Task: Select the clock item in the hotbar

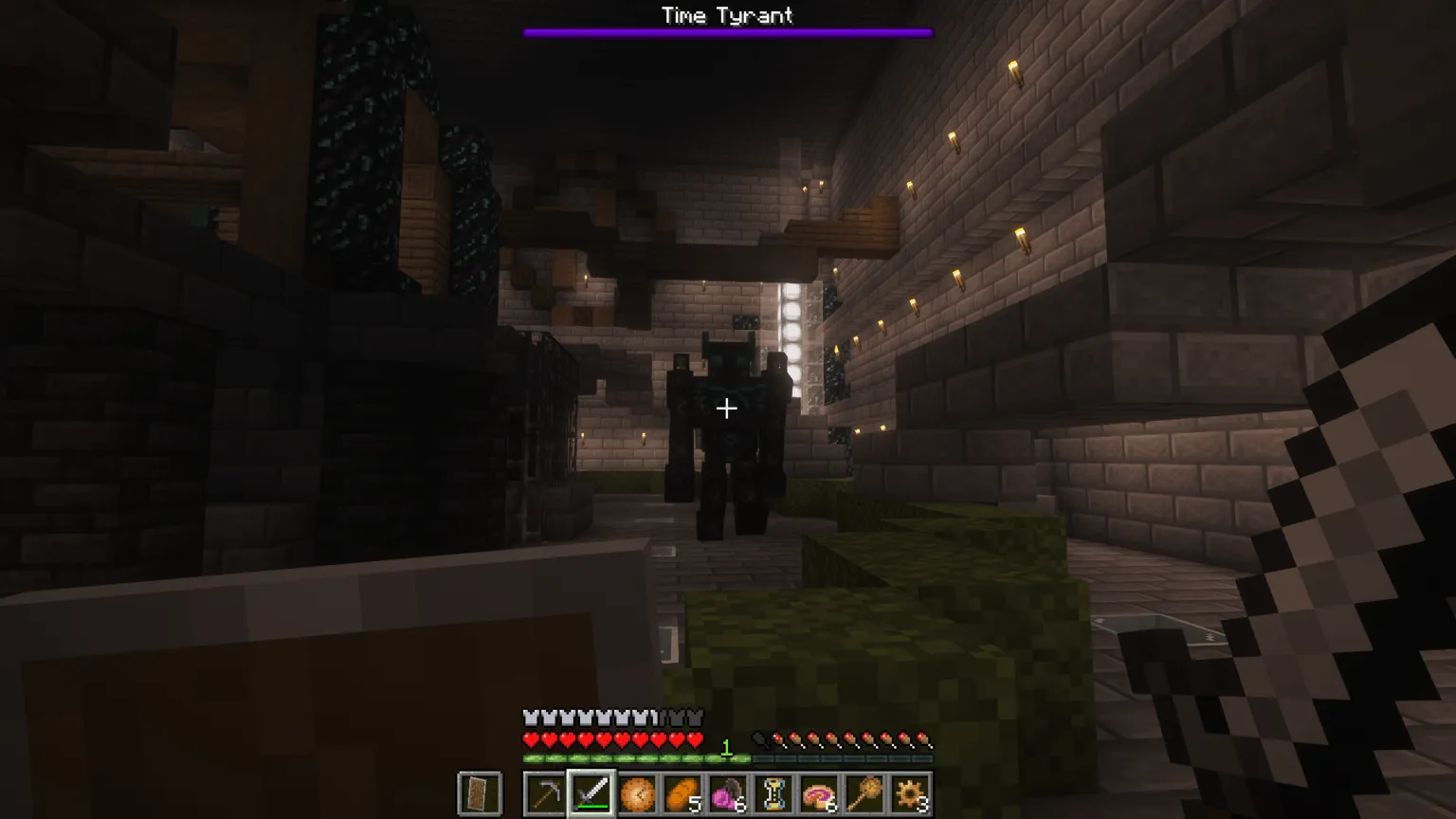Action: point(638,793)
